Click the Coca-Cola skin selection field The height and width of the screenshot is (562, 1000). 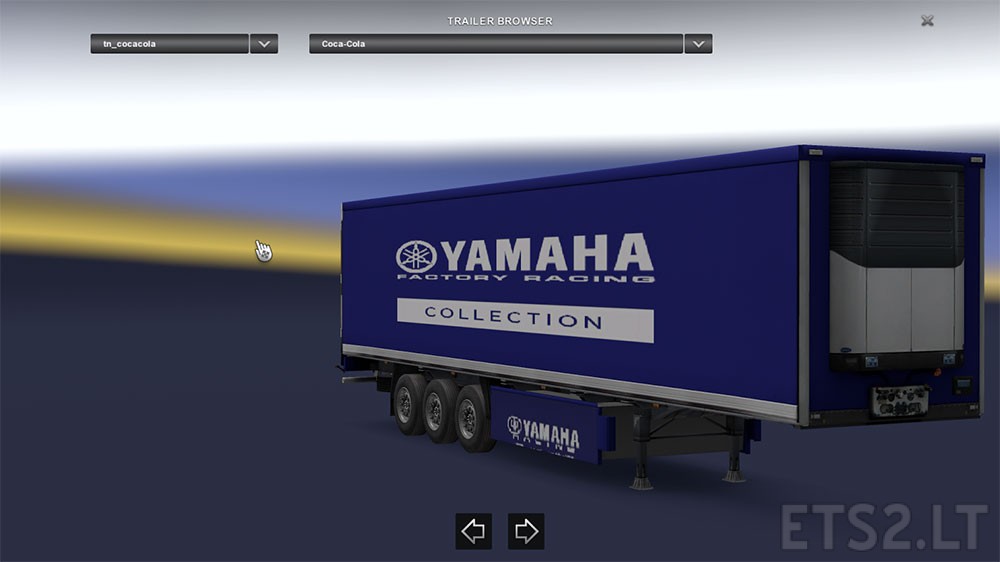[x=496, y=44]
